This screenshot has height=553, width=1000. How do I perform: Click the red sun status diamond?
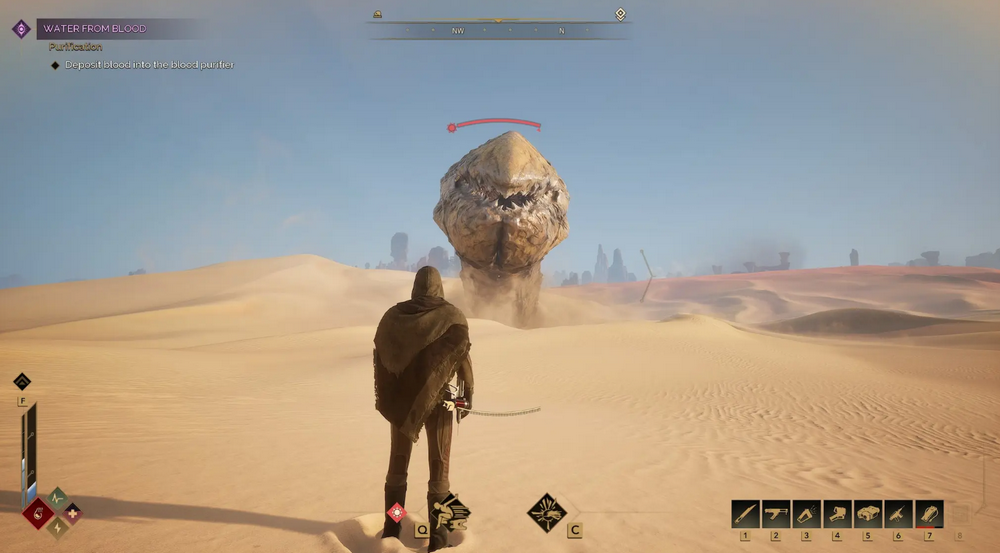click(x=397, y=513)
